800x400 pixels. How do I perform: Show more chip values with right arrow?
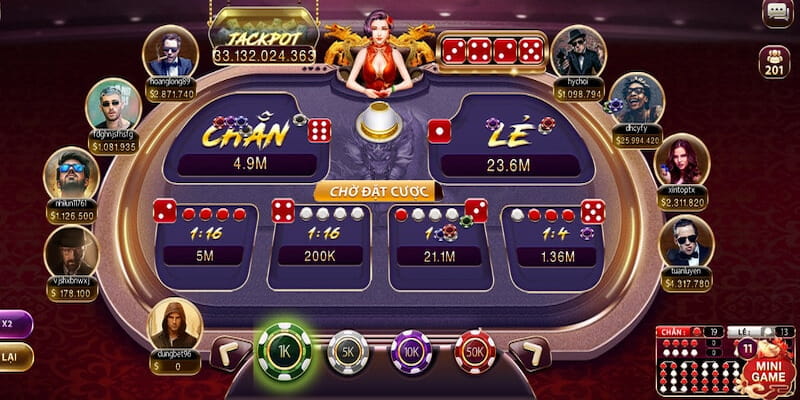click(530, 352)
